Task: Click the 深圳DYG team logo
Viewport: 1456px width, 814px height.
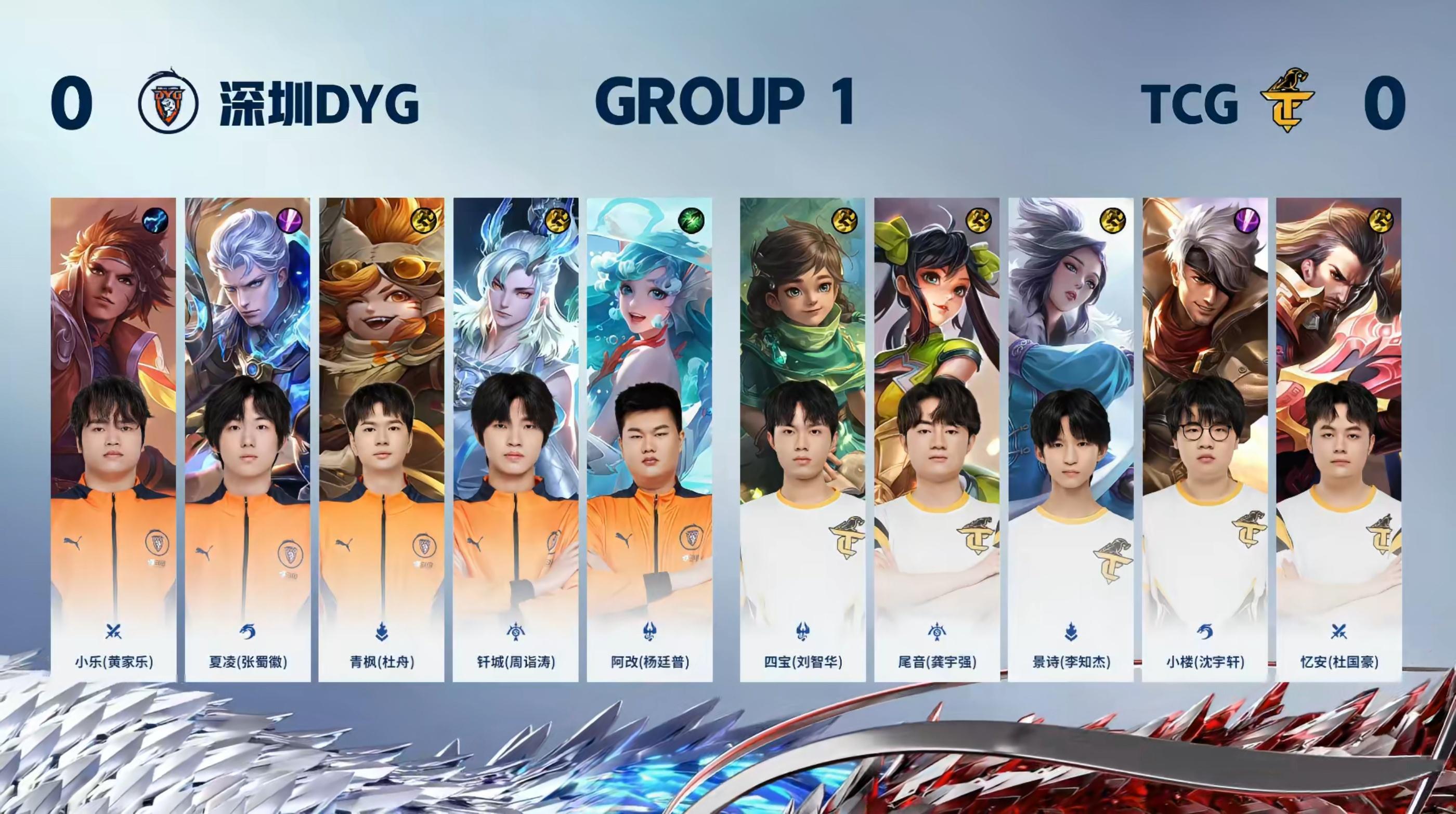Action: (168, 103)
